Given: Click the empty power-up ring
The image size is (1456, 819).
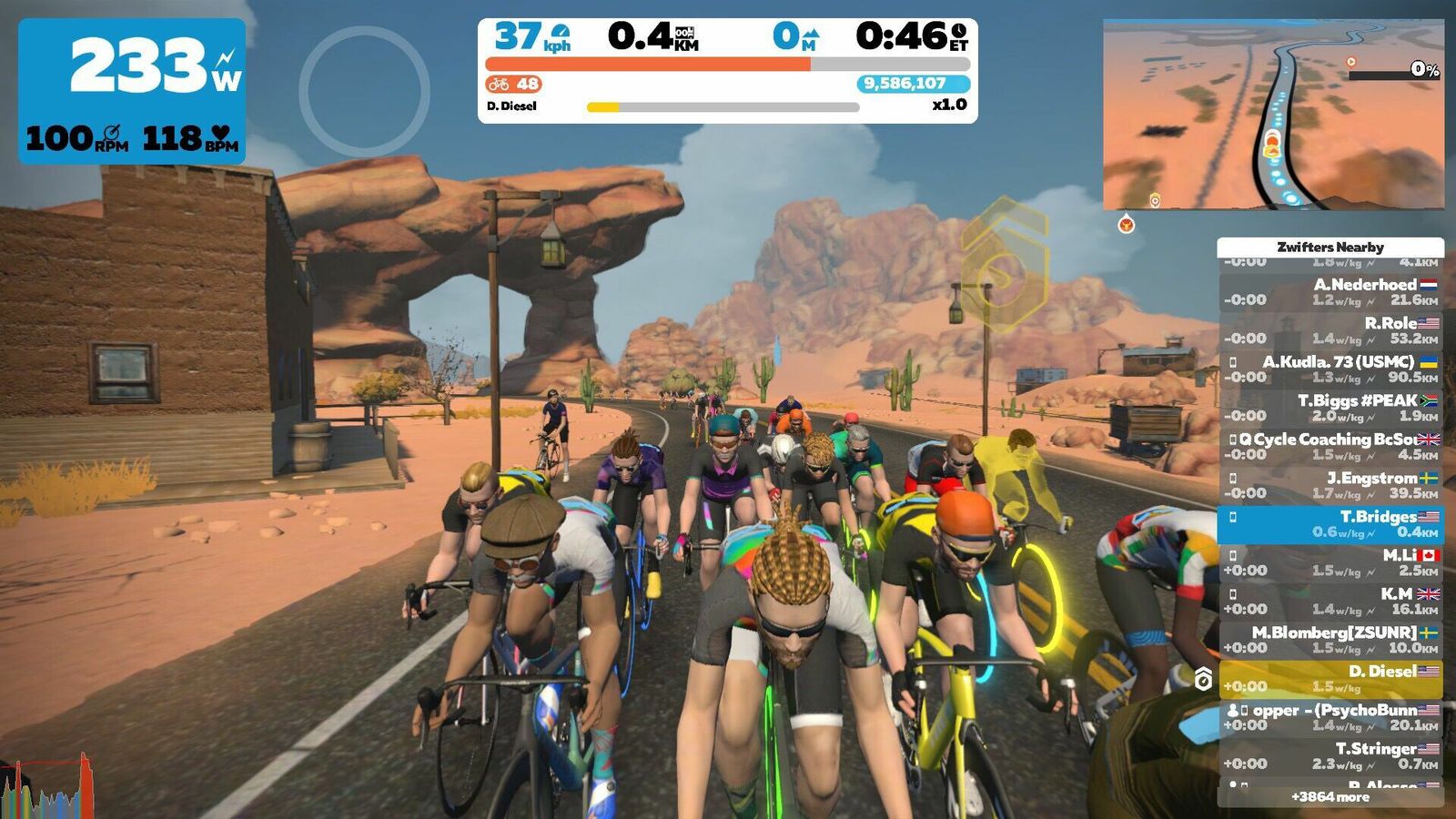Looking at the screenshot, I should pyautogui.click(x=364, y=91).
